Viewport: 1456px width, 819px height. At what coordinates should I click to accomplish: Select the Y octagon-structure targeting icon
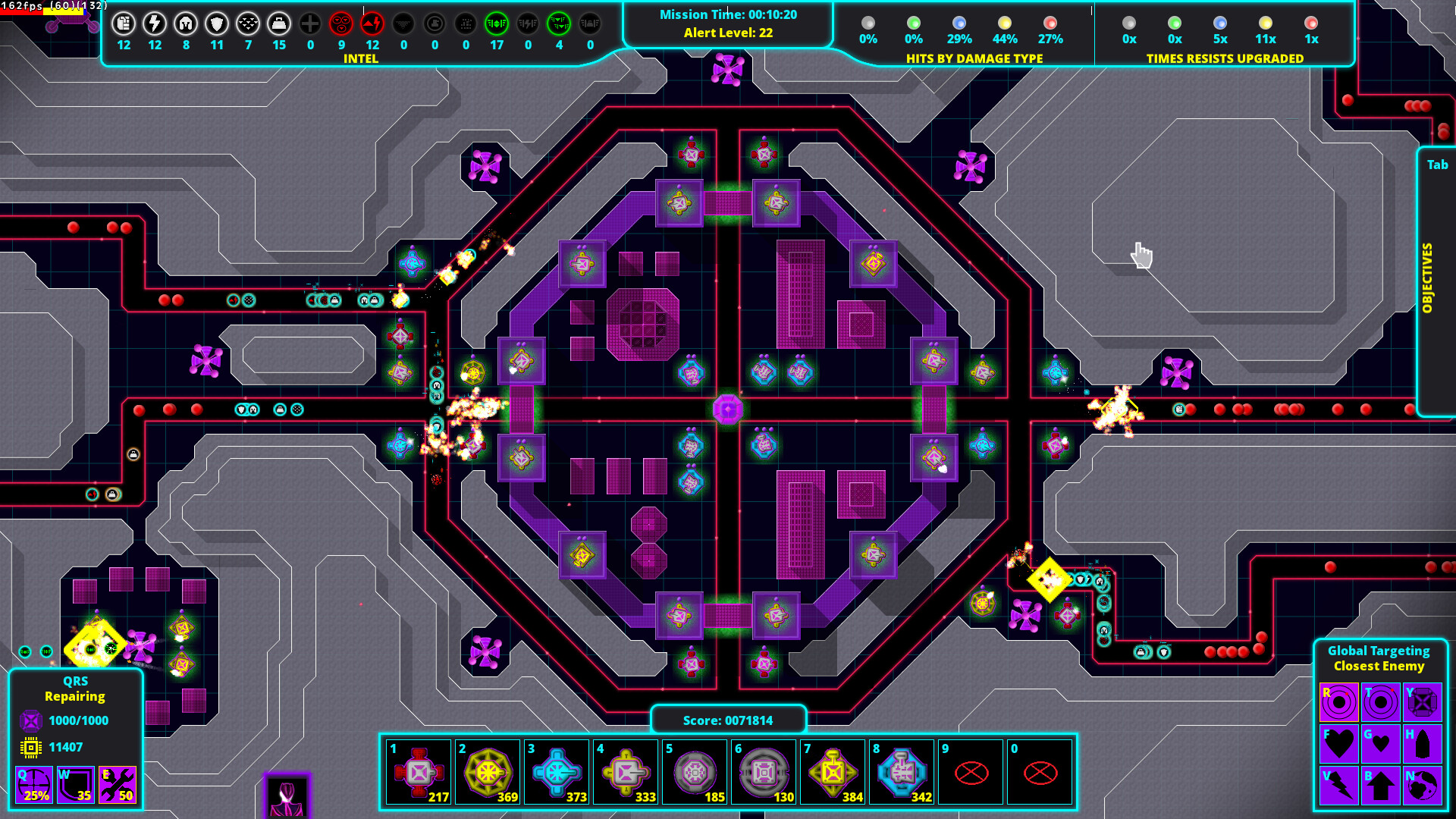1423,701
